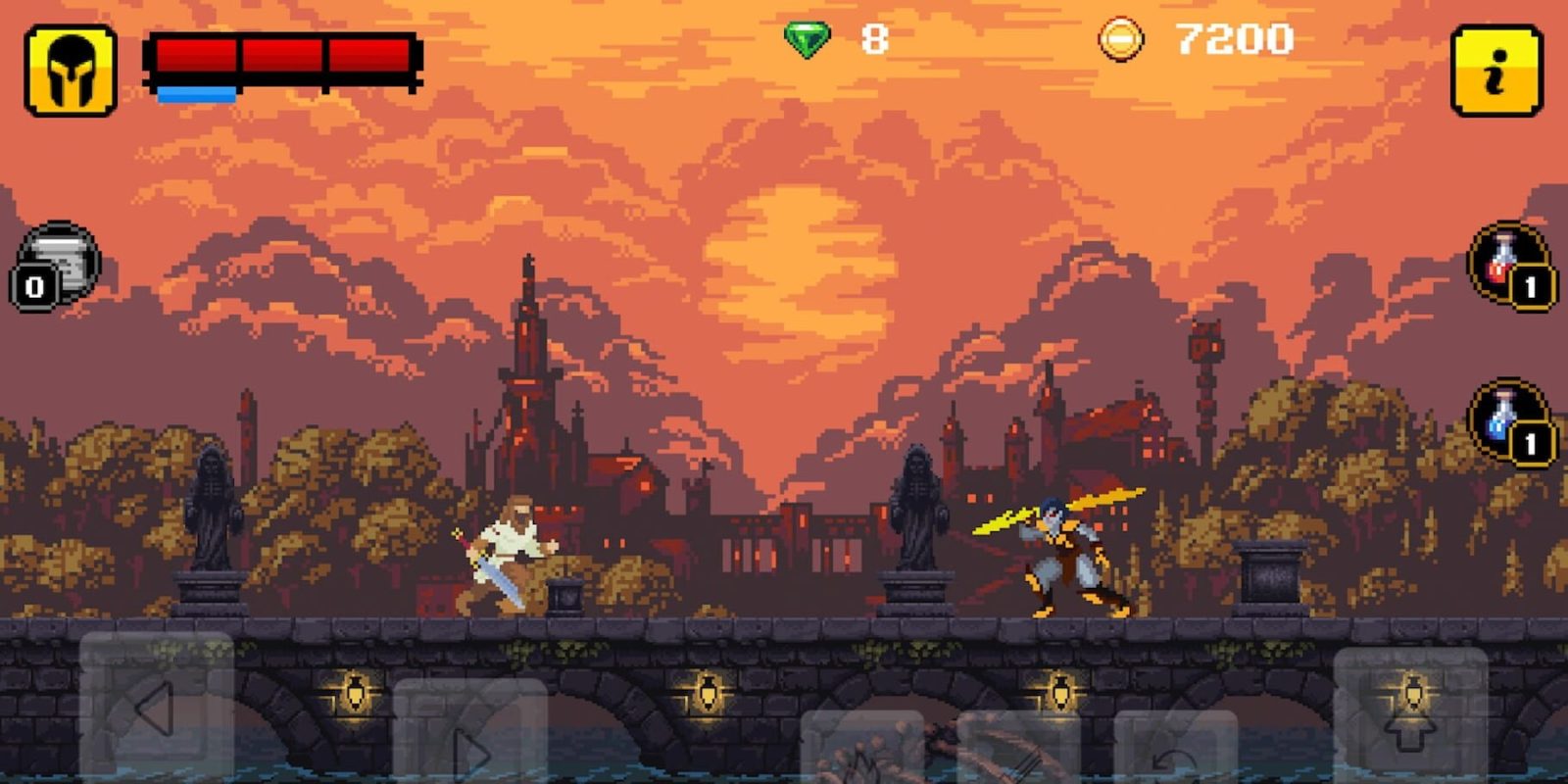Open the gold helmet character menu

tap(71, 71)
